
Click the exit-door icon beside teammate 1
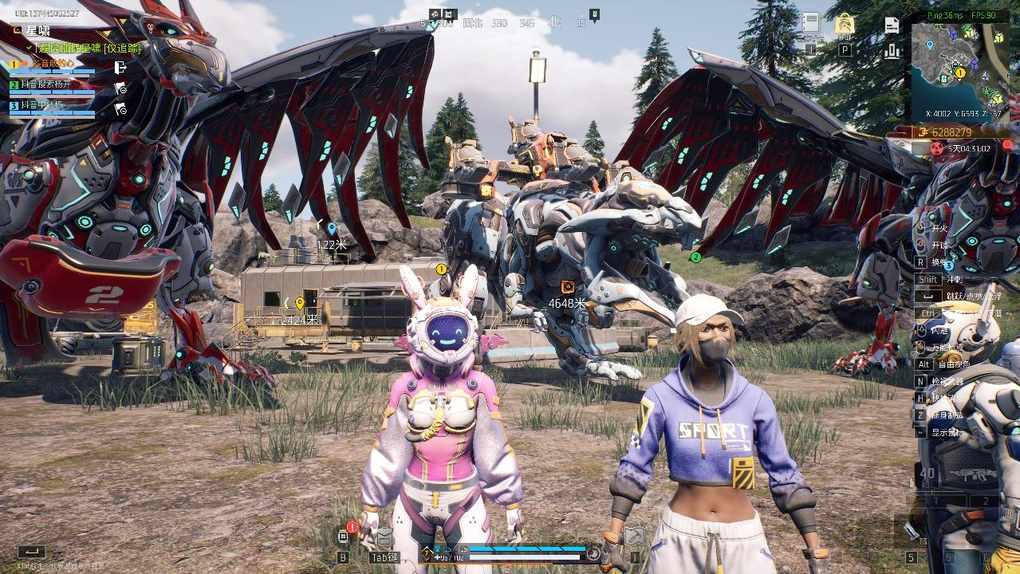[120, 67]
